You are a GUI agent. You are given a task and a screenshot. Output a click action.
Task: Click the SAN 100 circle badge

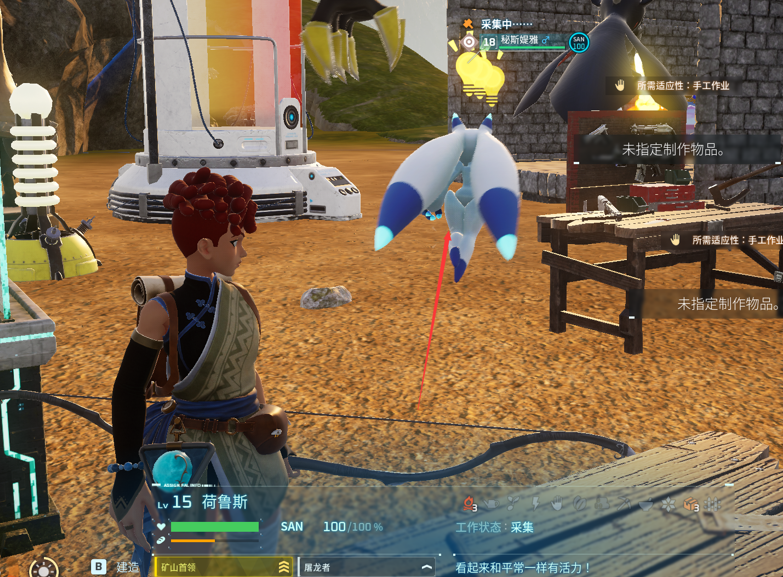tap(578, 42)
